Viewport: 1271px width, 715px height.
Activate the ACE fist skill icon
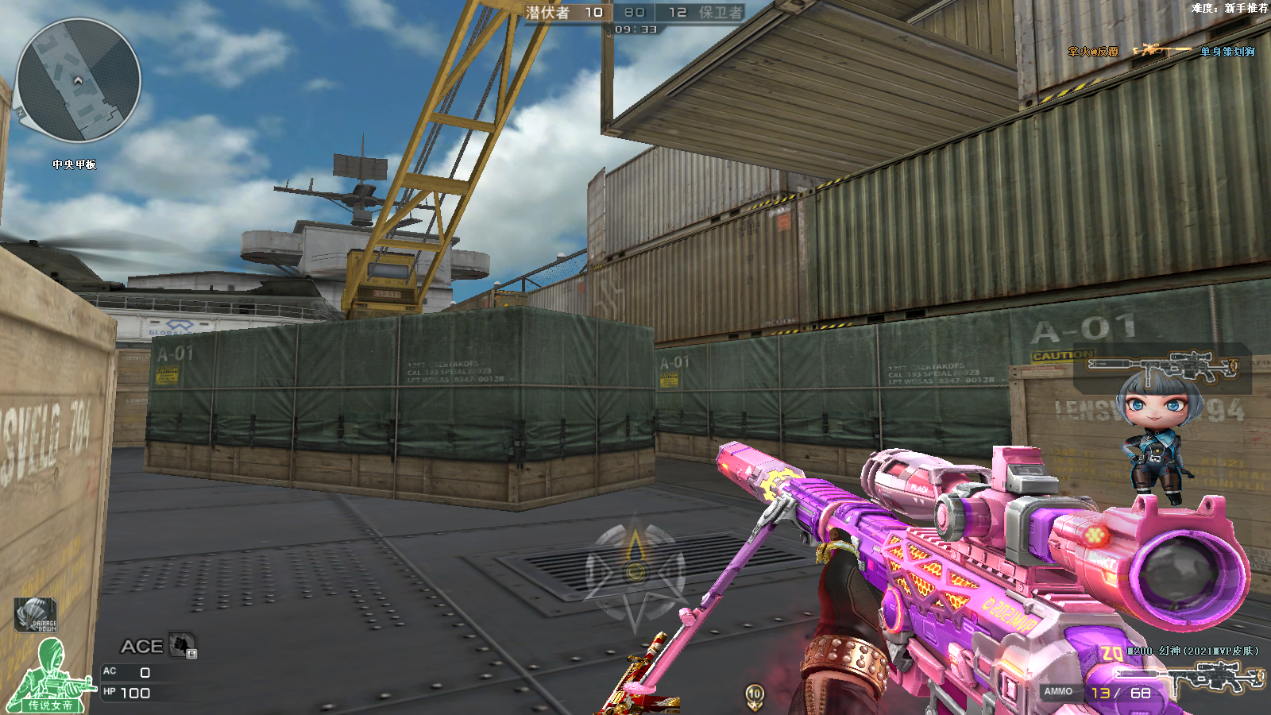pyautogui.click(x=182, y=645)
